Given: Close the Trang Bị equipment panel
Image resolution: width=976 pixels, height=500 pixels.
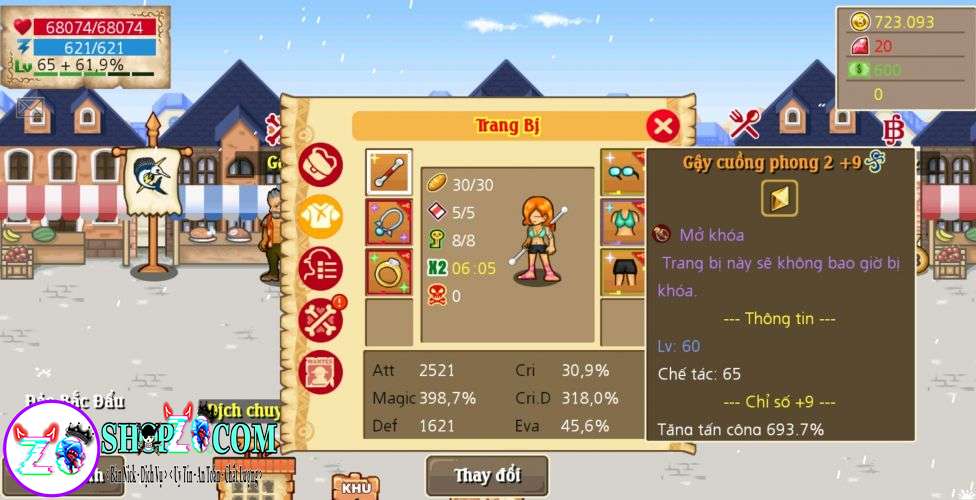Looking at the screenshot, I should (x=662, y=126).
